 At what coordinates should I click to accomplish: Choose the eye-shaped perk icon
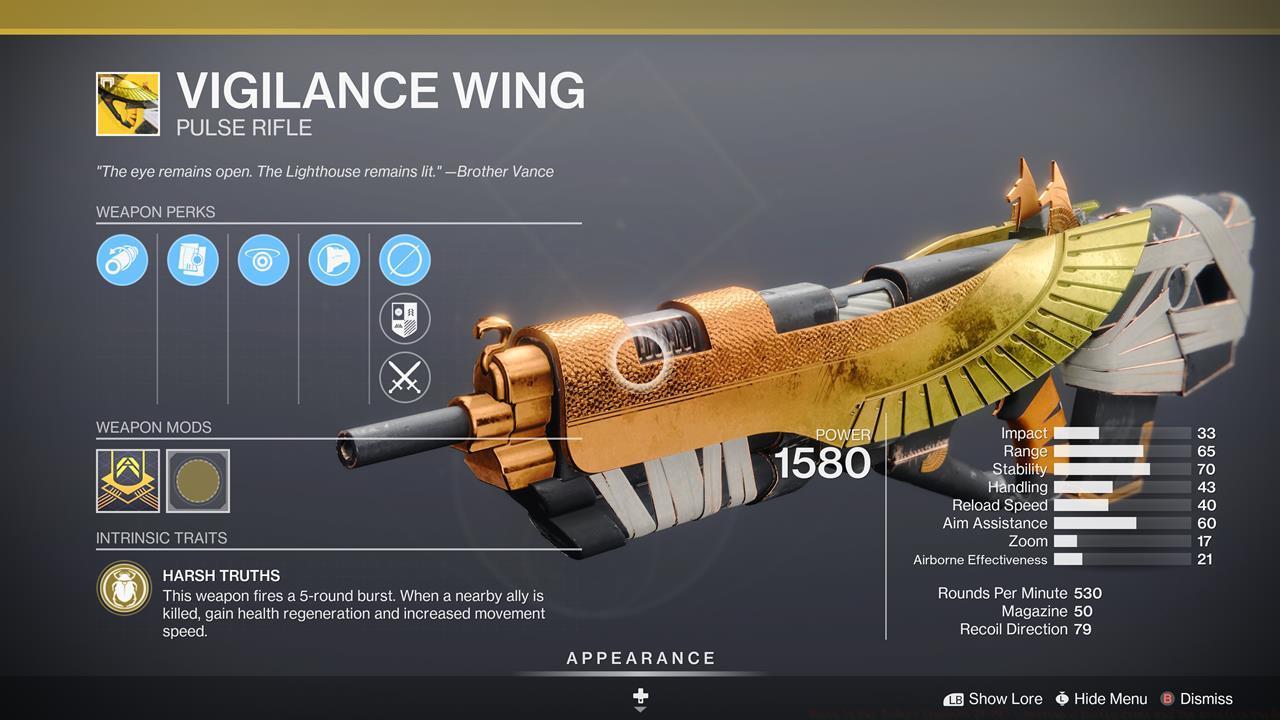264,260
